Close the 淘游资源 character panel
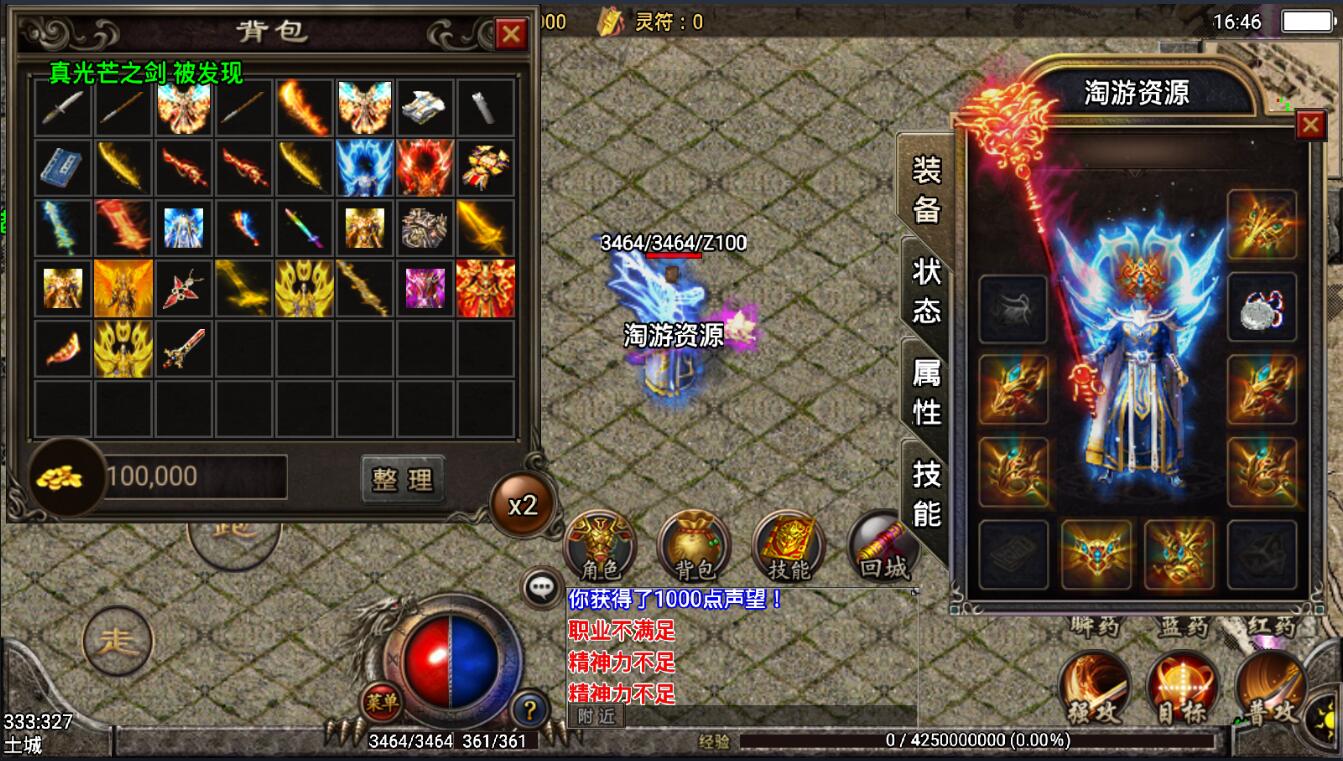 point(1310,125)
